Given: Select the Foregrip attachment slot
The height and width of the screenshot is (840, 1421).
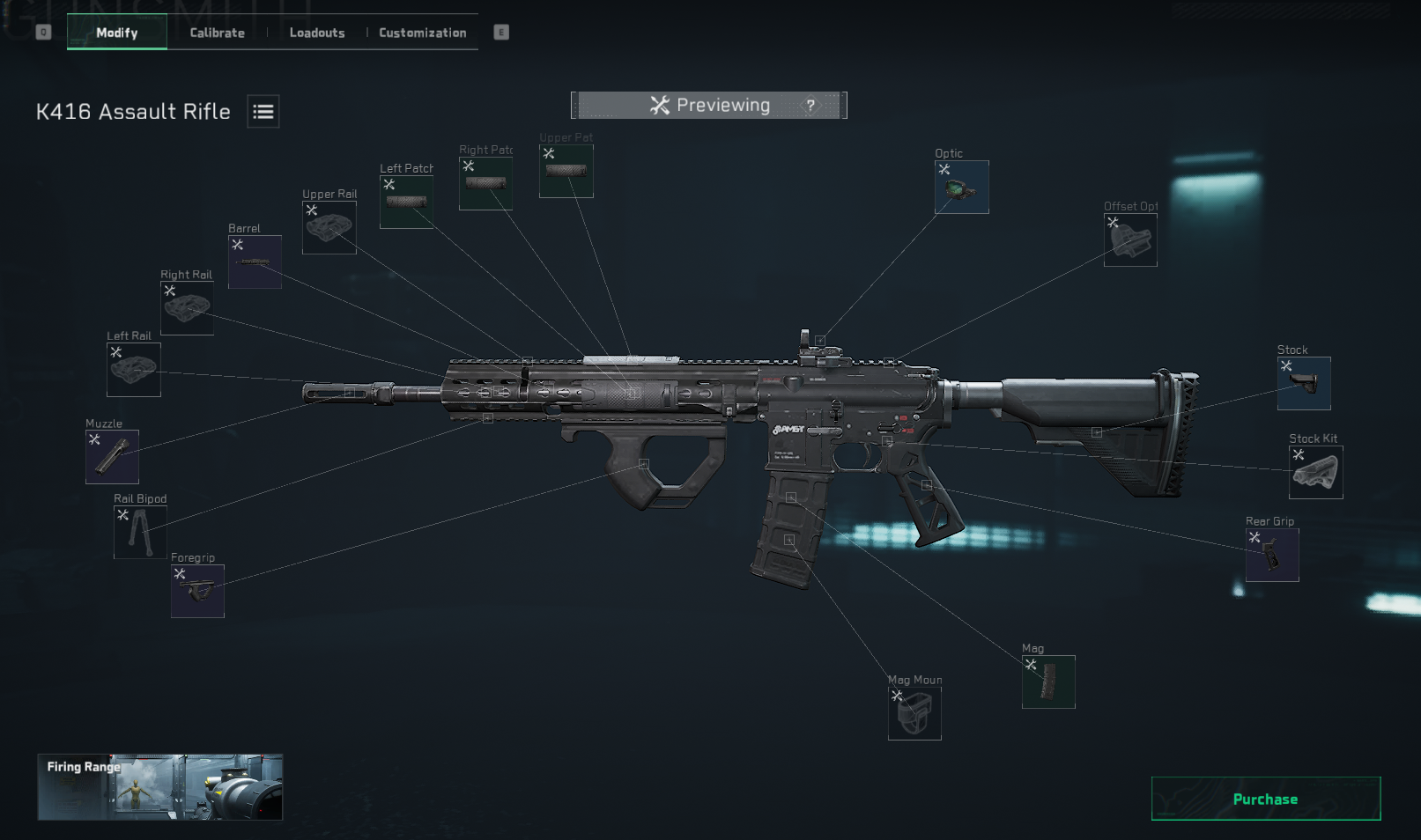Looking at the screenshot, I should [197, 591].
